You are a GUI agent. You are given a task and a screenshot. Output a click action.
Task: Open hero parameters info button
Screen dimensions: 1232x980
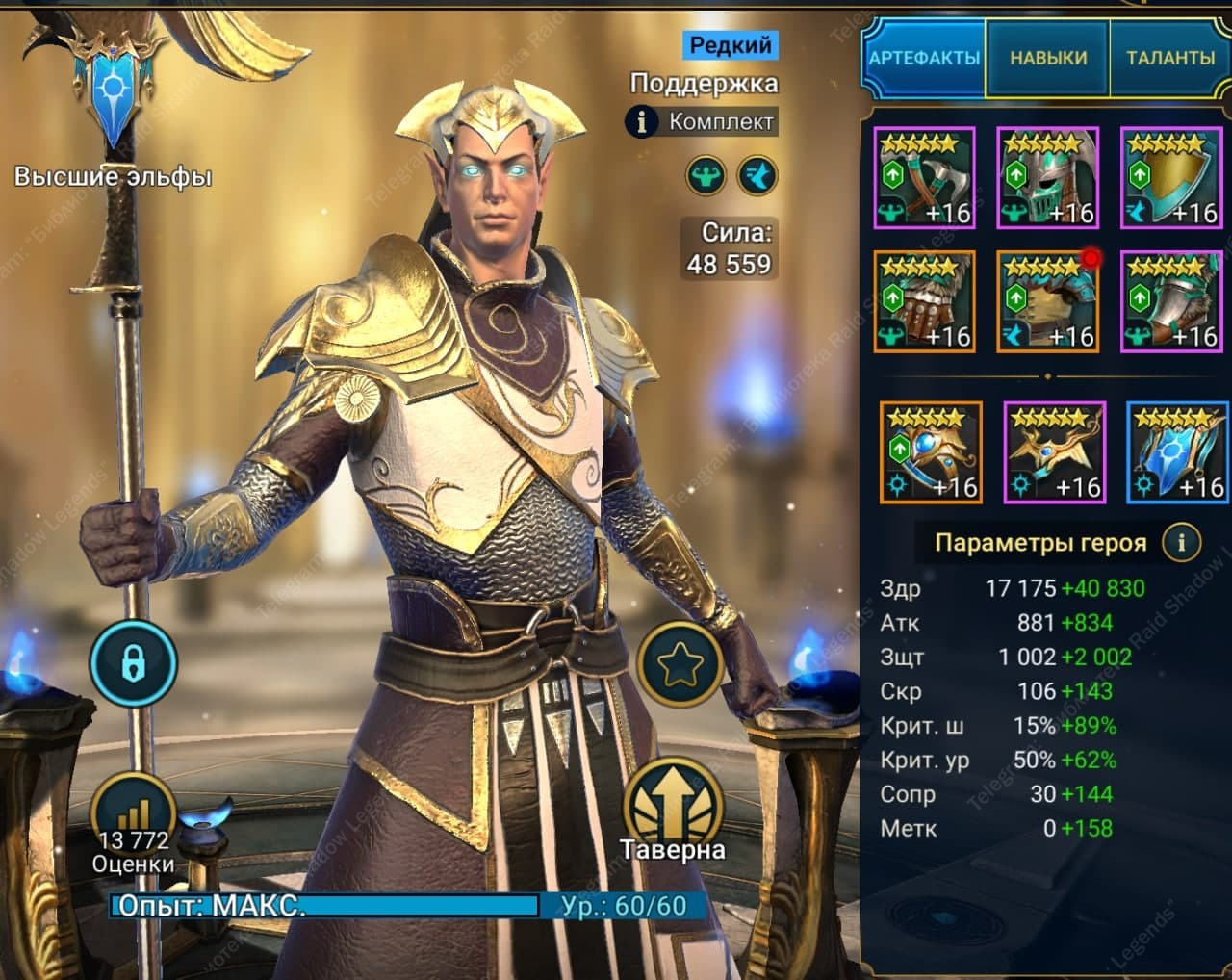pos(1181,543)
